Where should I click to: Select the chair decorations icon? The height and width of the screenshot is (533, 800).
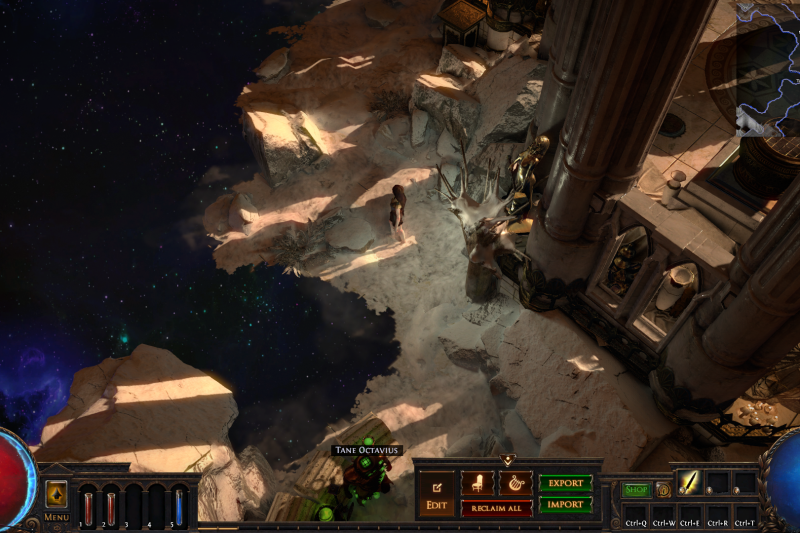click(477, 483)
